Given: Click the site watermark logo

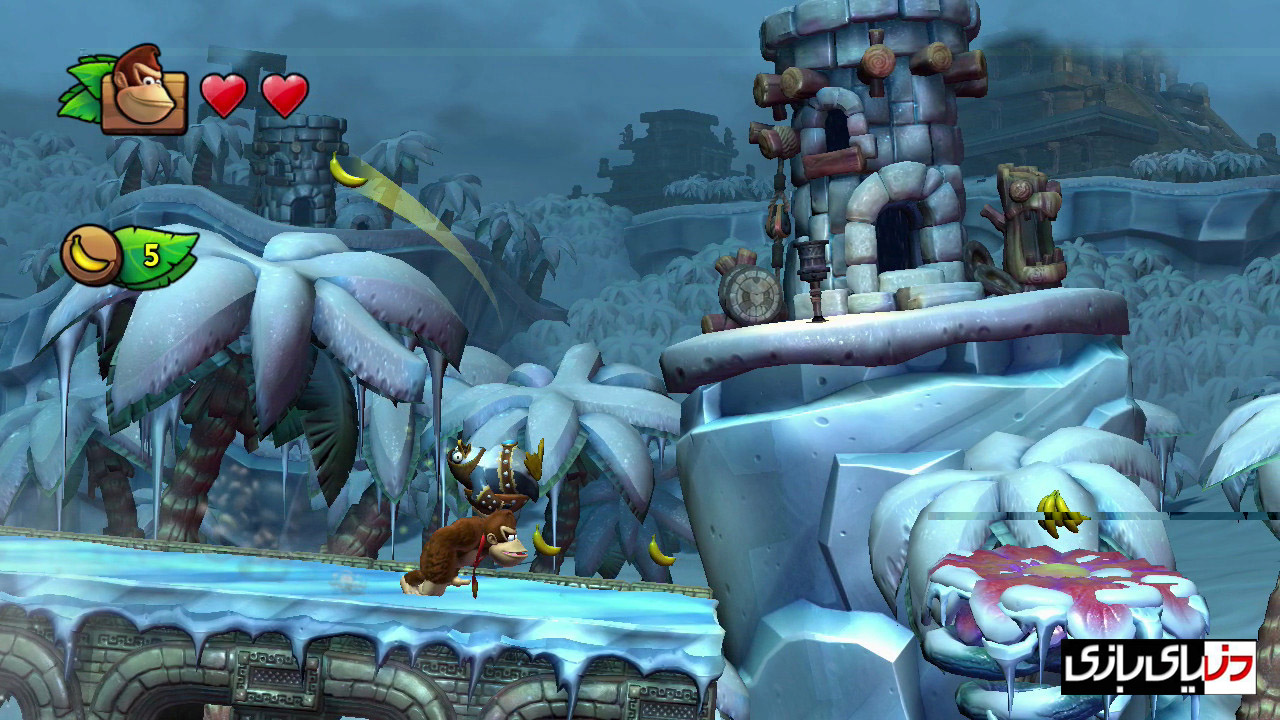Looking at the screenshot, I should point(1157,668).
